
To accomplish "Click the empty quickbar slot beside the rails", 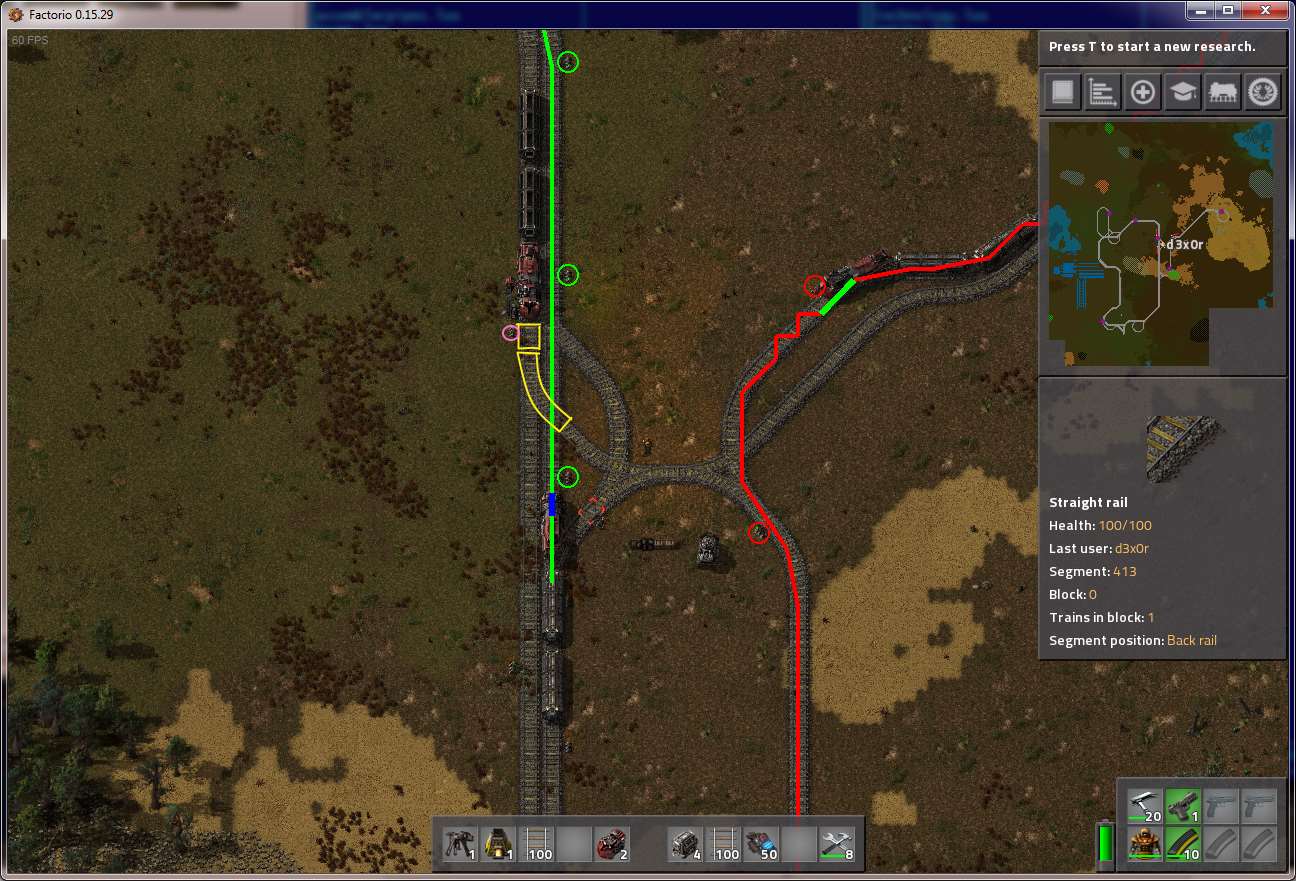I will [x=574, y=843].
